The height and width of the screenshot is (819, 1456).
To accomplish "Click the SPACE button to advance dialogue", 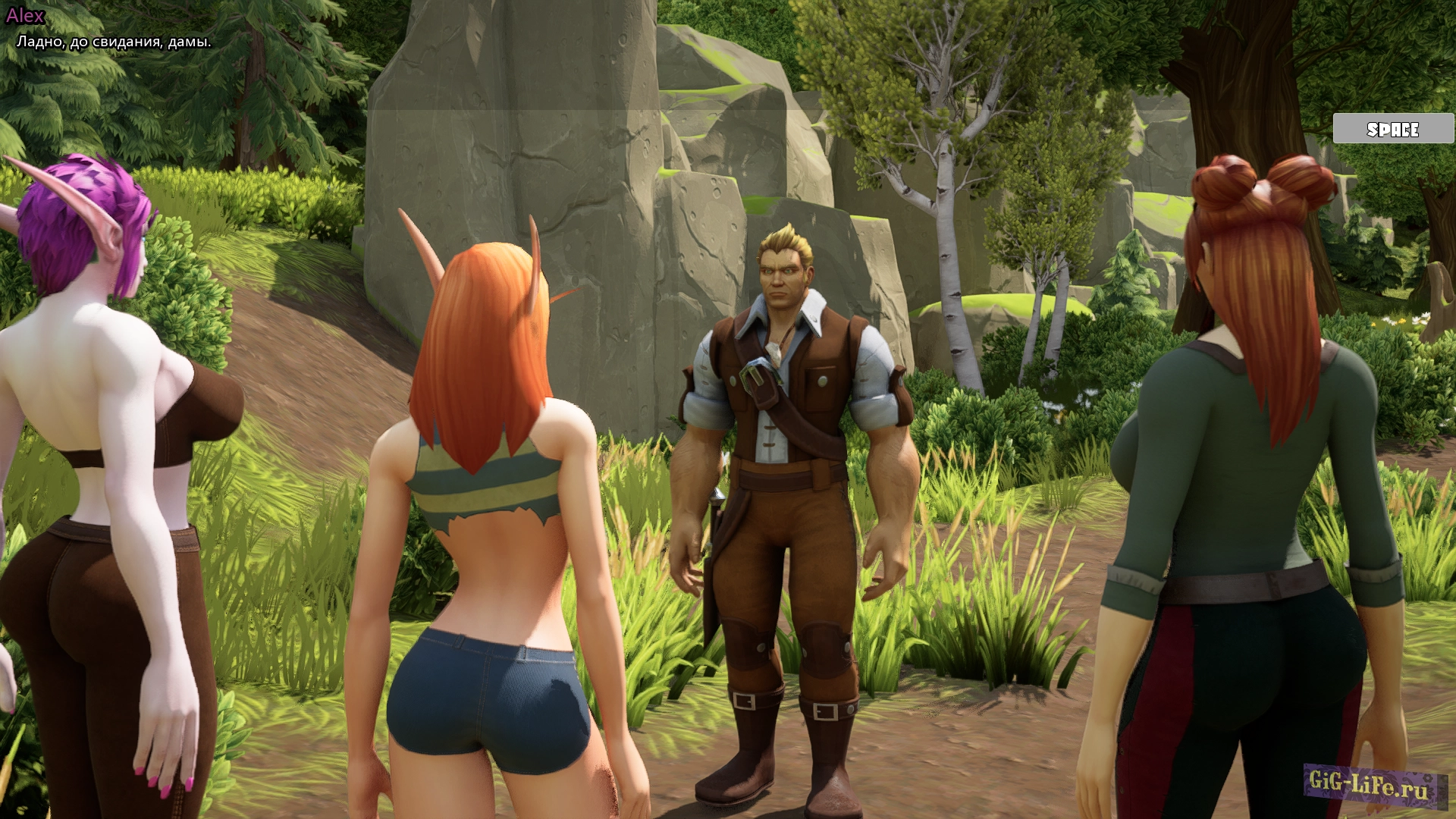I will point(1392,129).
